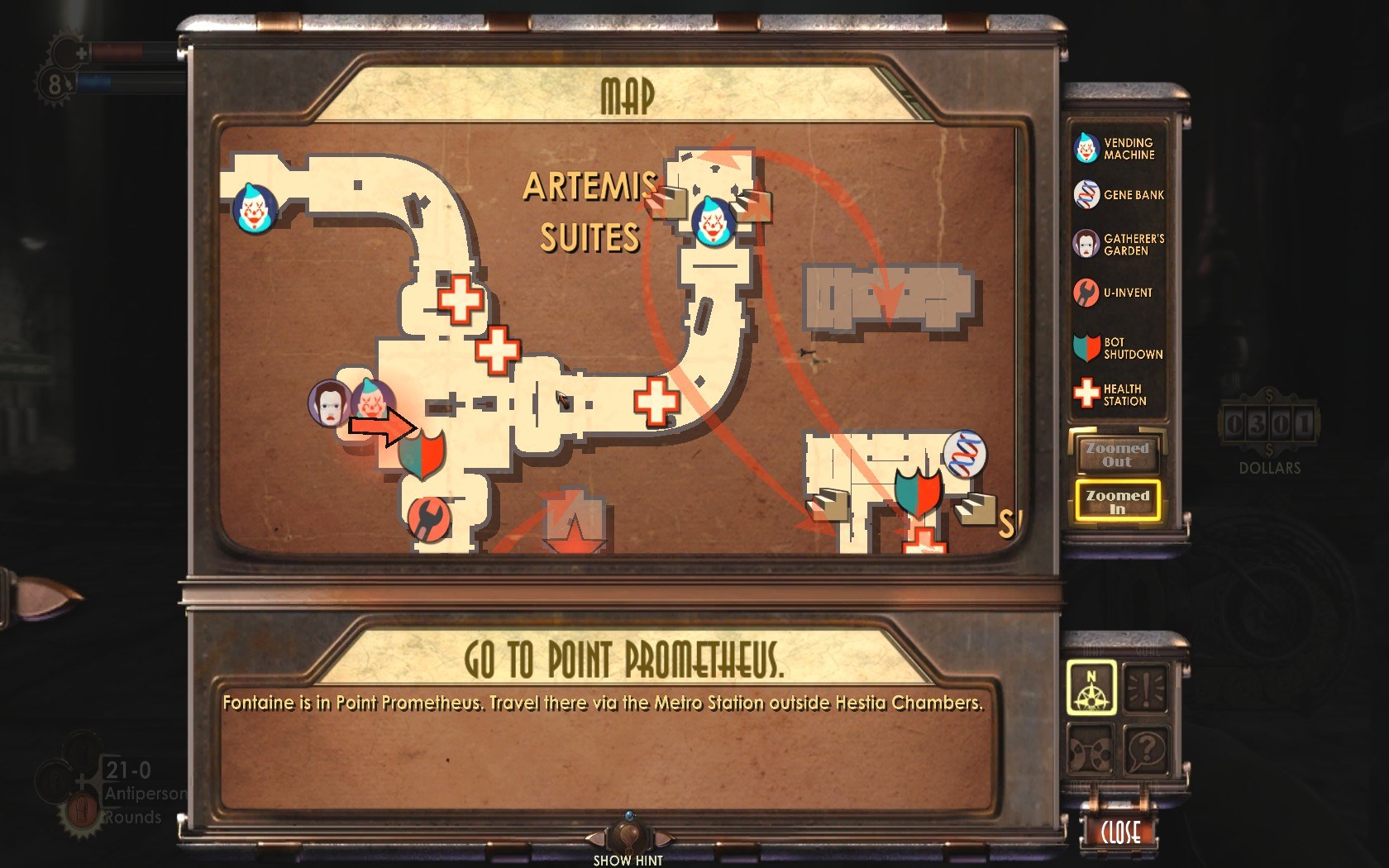This screenshot has height=868, width=1389.
Task: Select the U-Invent wrench marker on the map
Action: pyautogui.click(x=428, y=519)
